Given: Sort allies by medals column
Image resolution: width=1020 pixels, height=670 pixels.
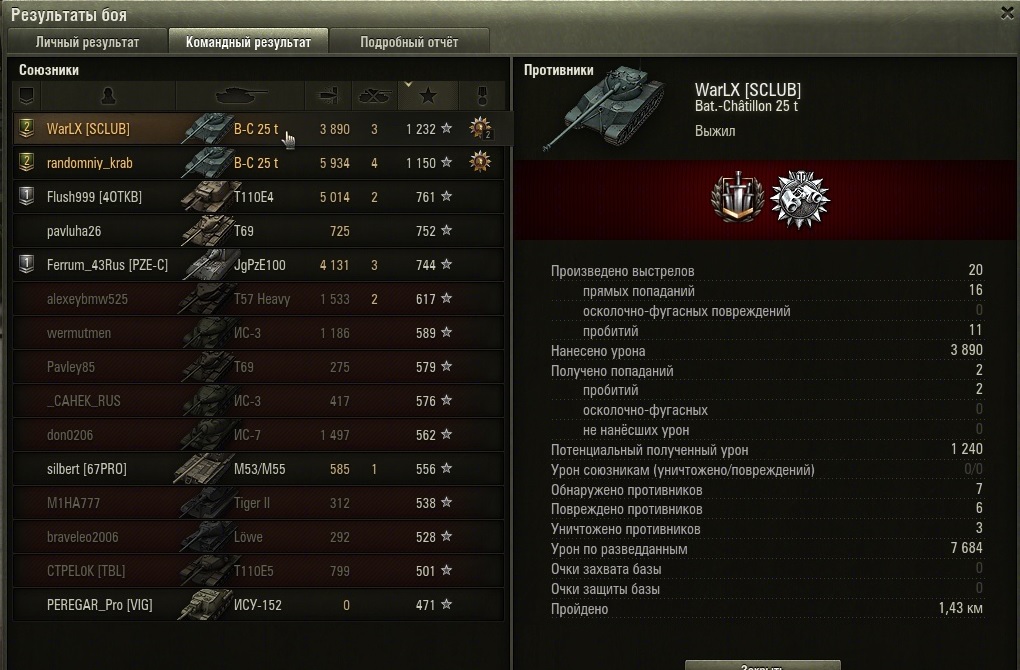Looking at the screenshot, I should tap(481, 96).
